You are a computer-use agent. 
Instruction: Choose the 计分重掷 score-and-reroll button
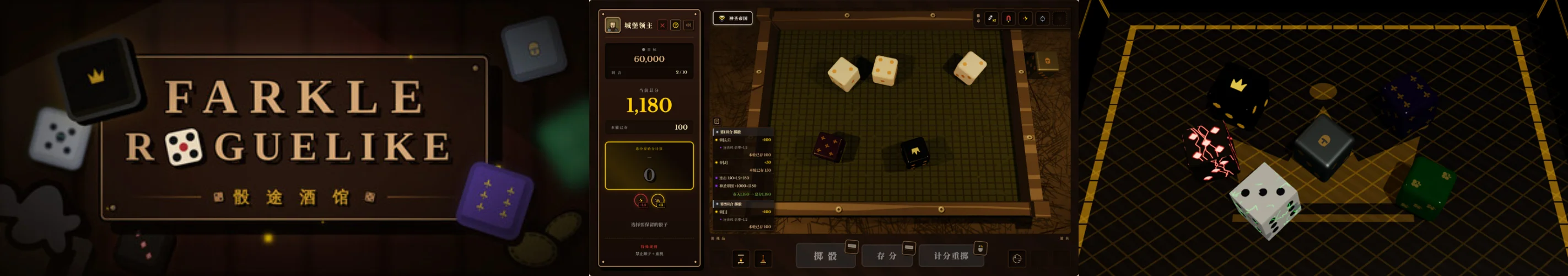(951, 256)
